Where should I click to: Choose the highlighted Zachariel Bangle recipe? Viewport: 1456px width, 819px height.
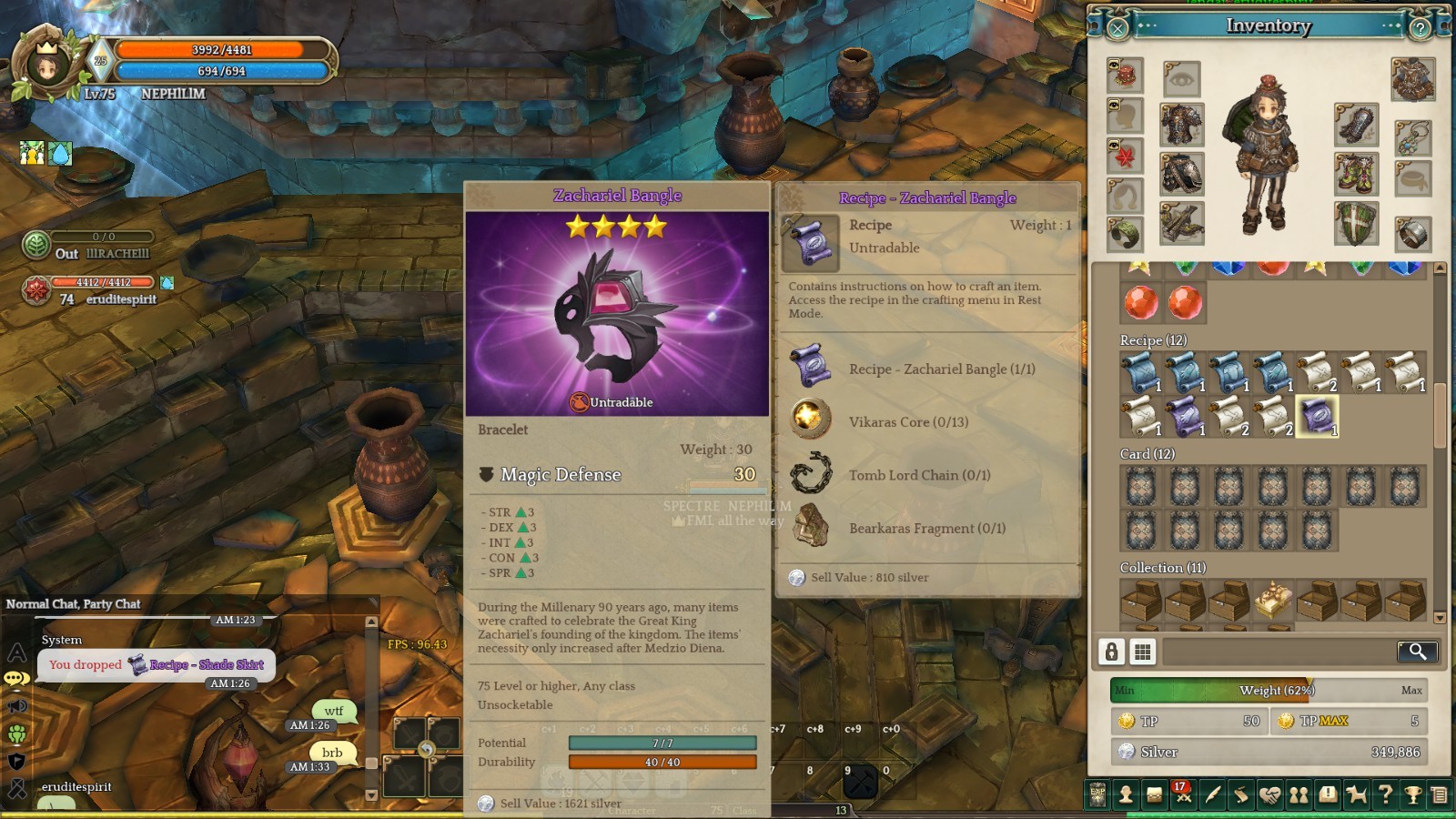[1316, 417]
